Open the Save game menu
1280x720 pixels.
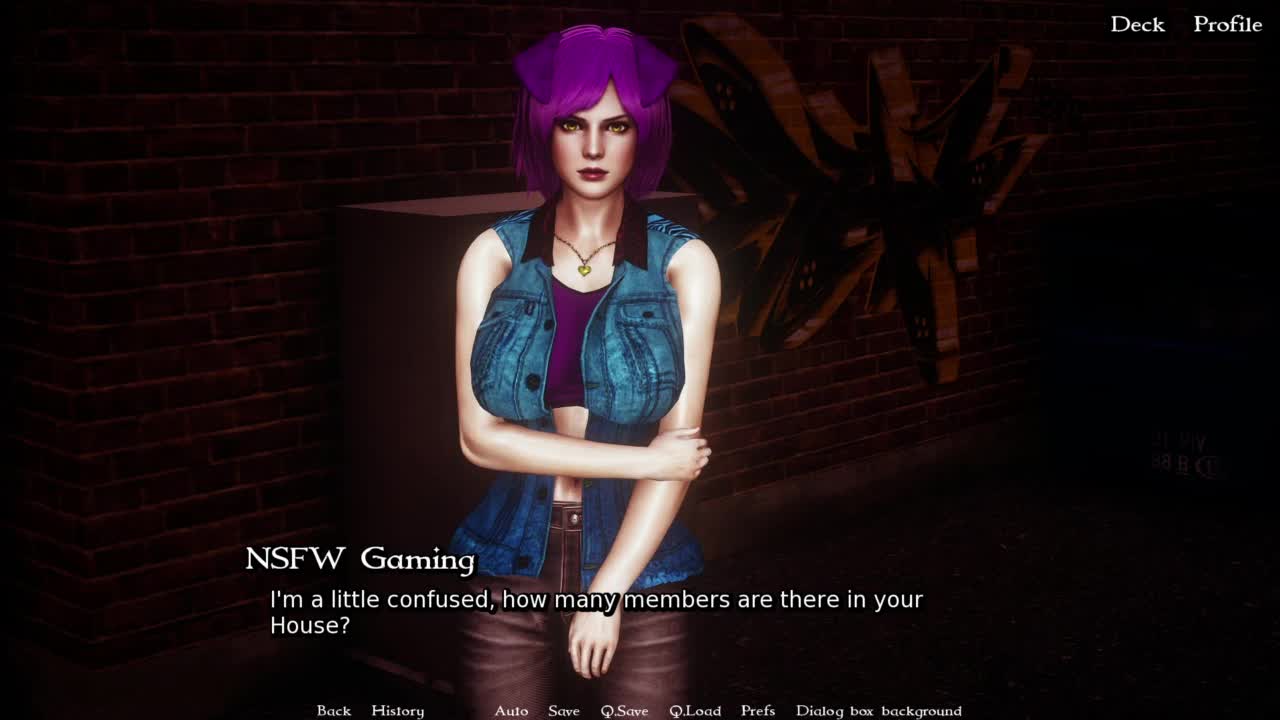pos(564,710)
